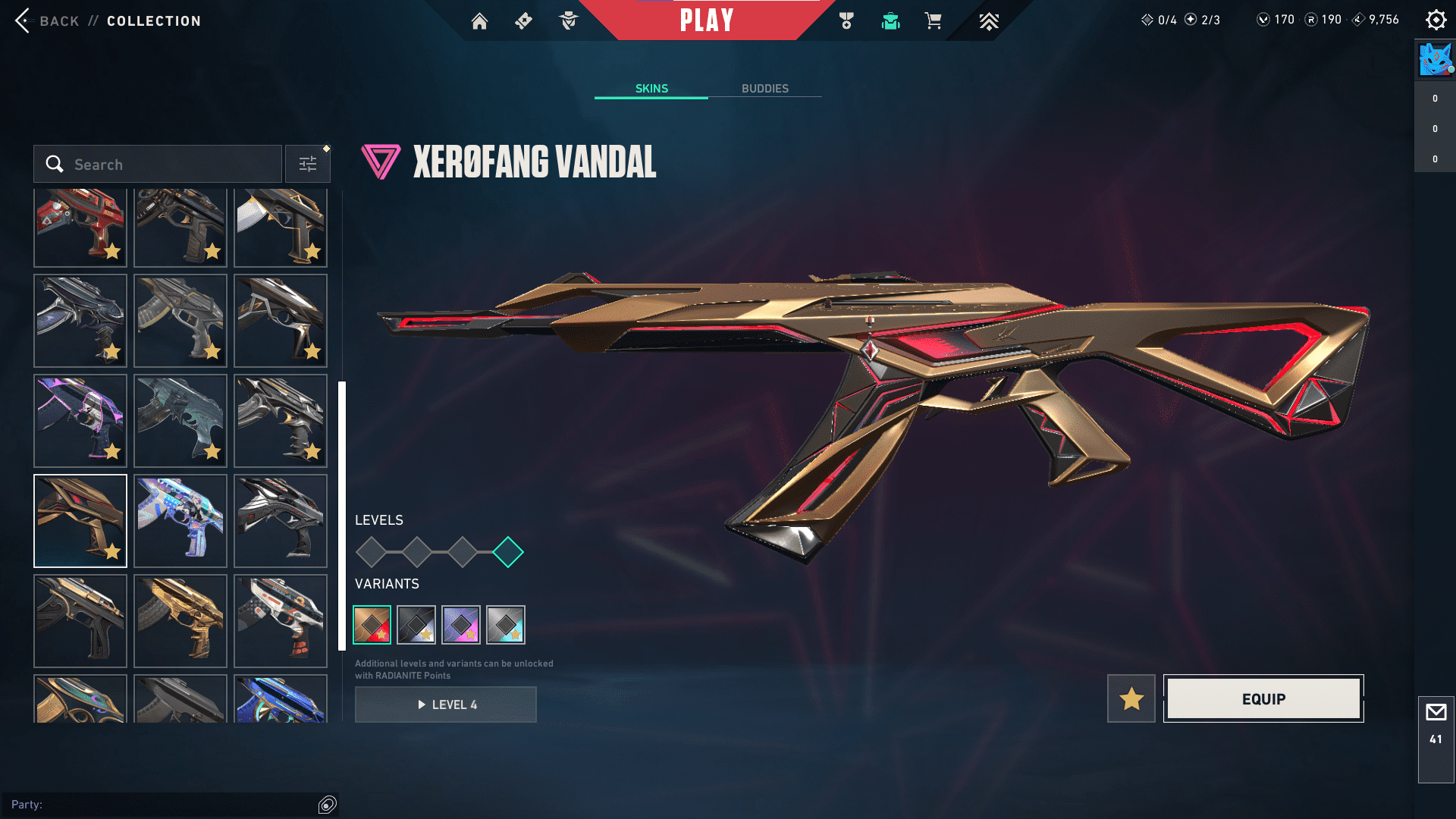Click the big red PLAY button
This screenshot has height=819, width=1456.
tap(707, 20)
